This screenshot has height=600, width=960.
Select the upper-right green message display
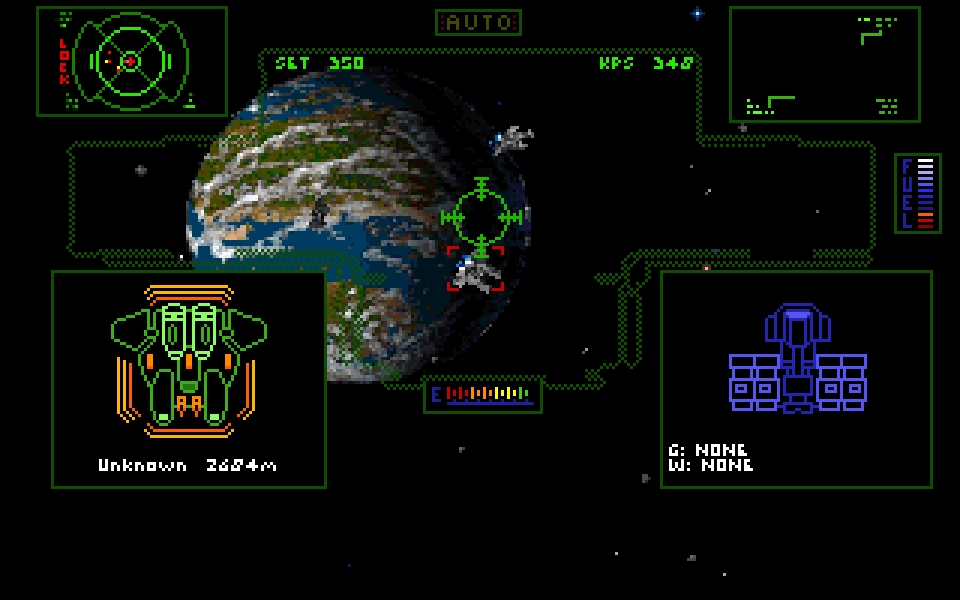824,64
